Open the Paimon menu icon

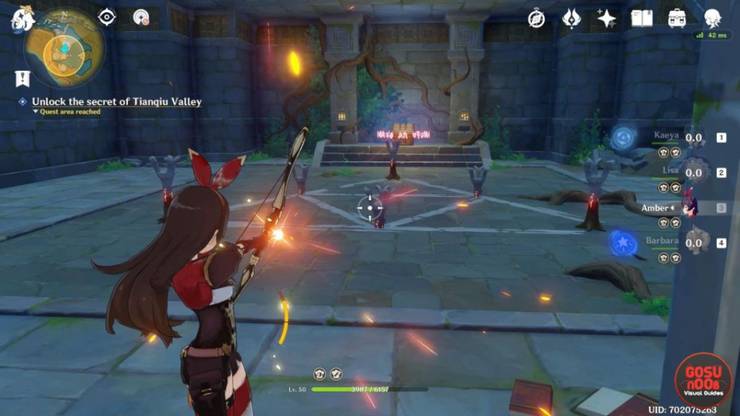point(17,17)
